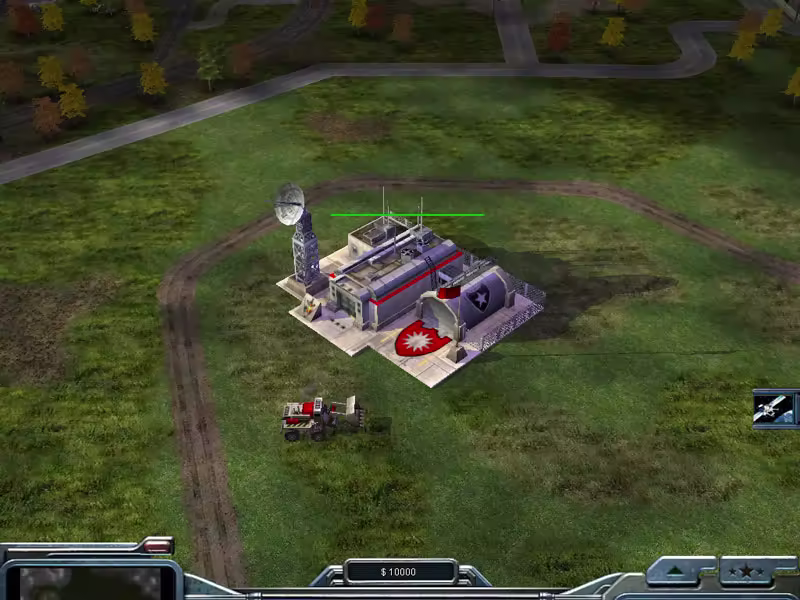Click the radar minimap panel

click(x=90, y=582)
